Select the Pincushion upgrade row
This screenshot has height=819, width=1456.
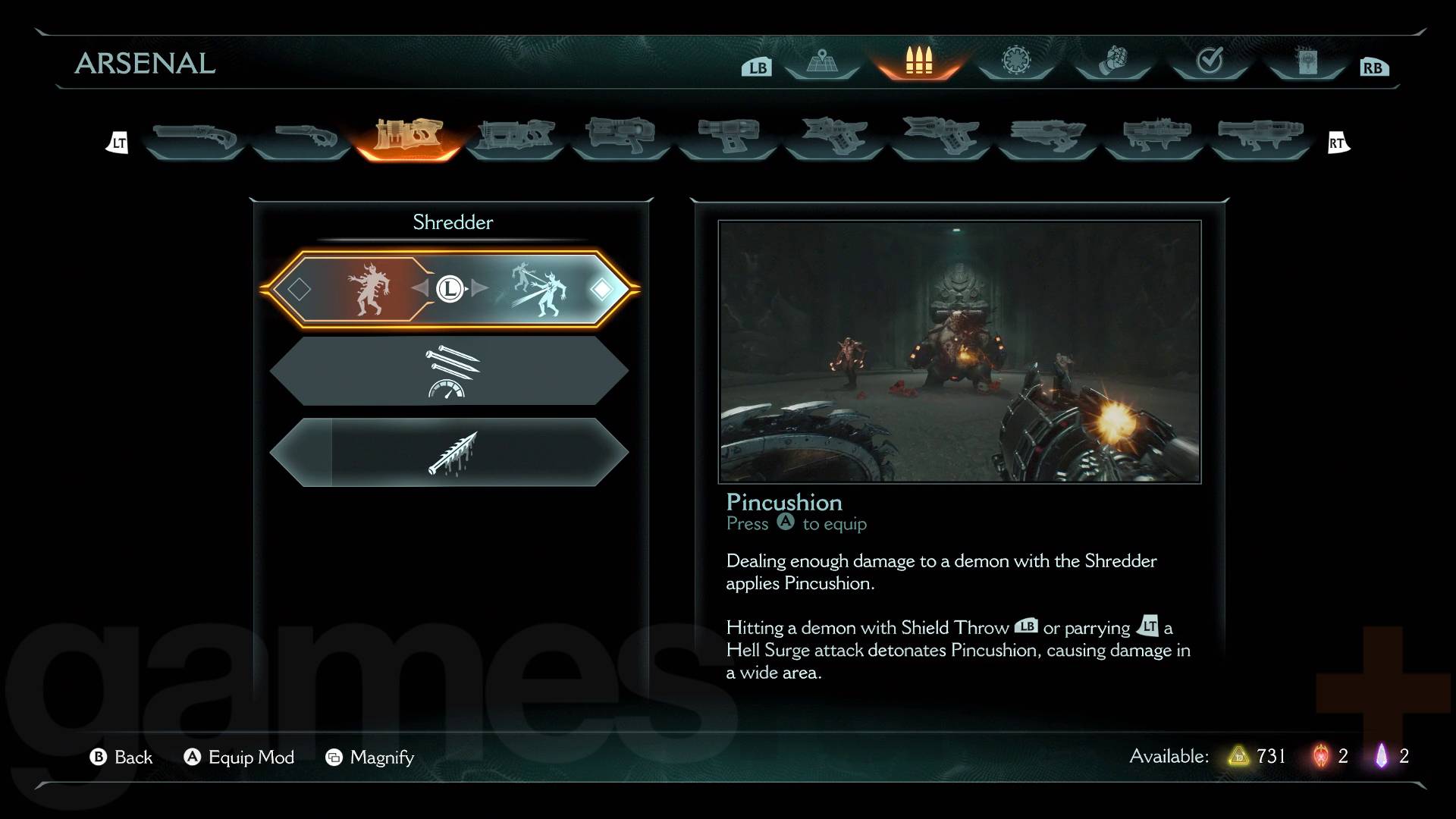tap(450, 289)
